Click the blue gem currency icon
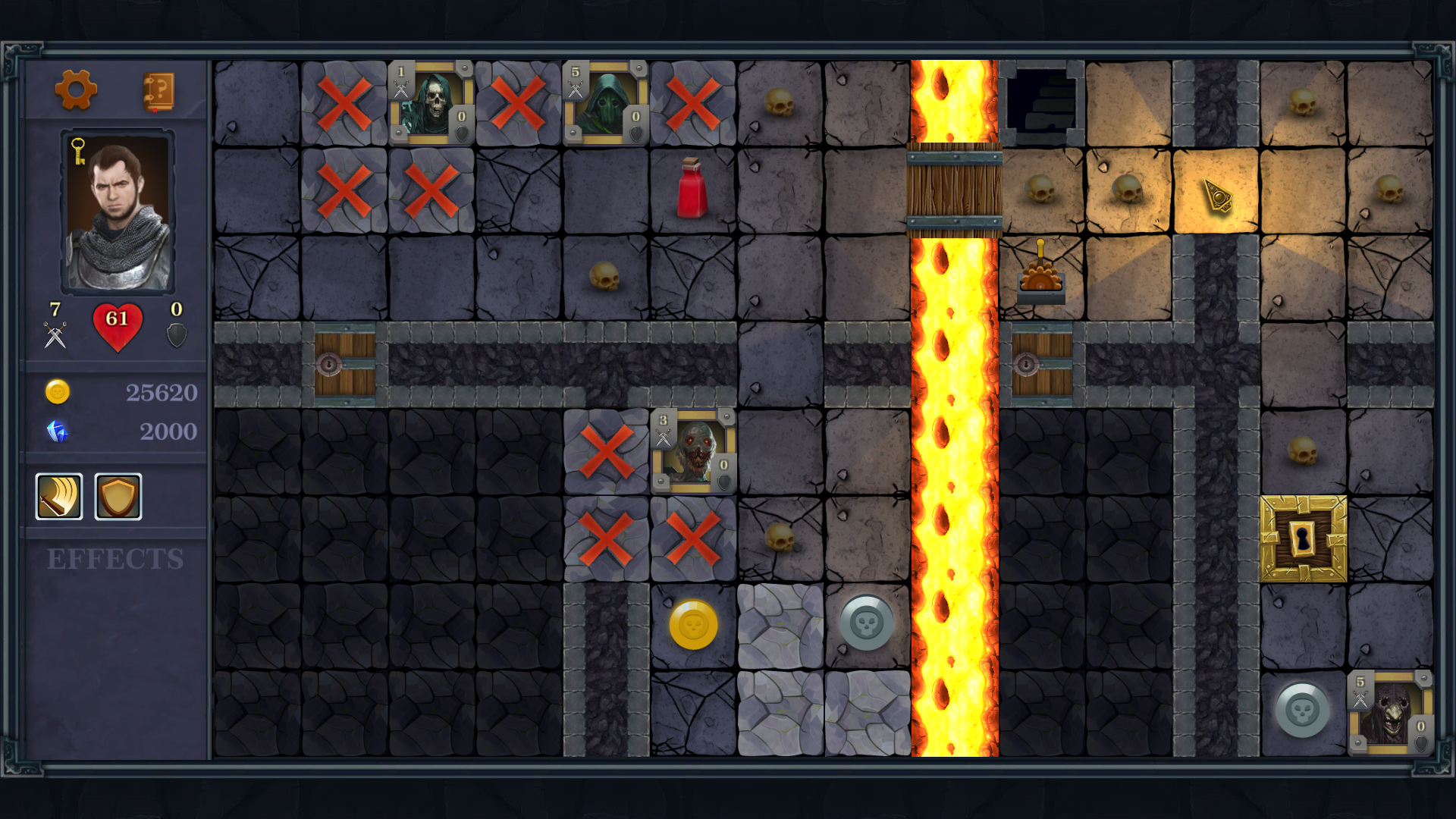The height and width of the screenshot is (819, 1456). (58, 431)
